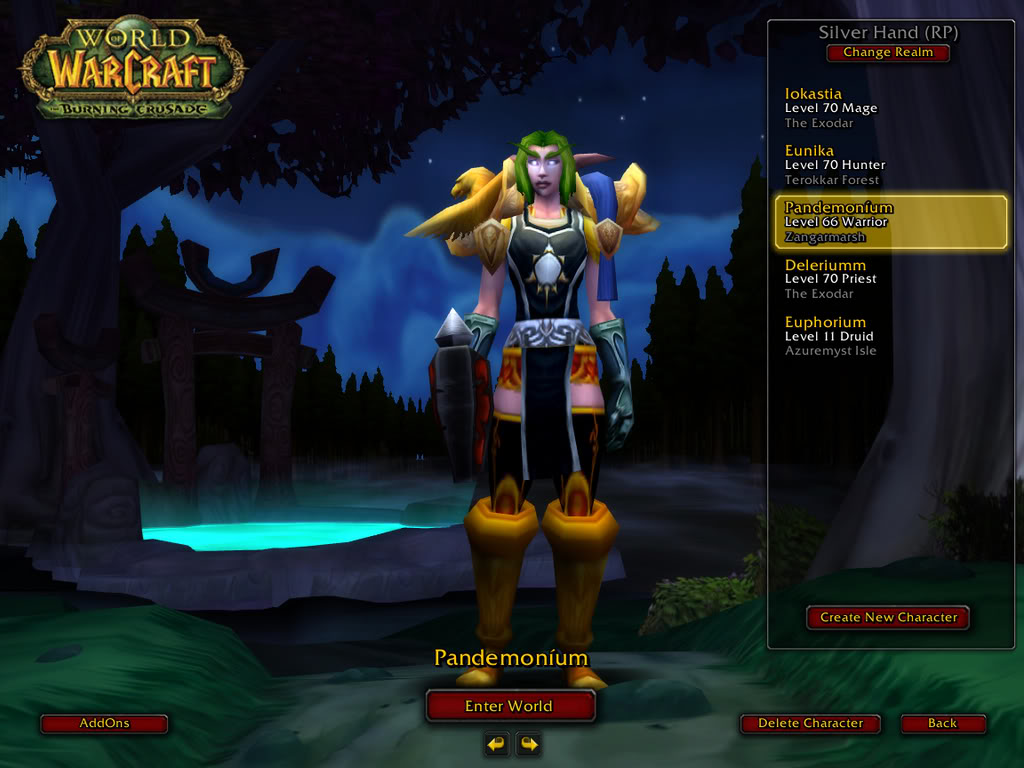This screenshot has height=768, width=1024.
Task: Click the Delete Character button
Action: point(810,723)
